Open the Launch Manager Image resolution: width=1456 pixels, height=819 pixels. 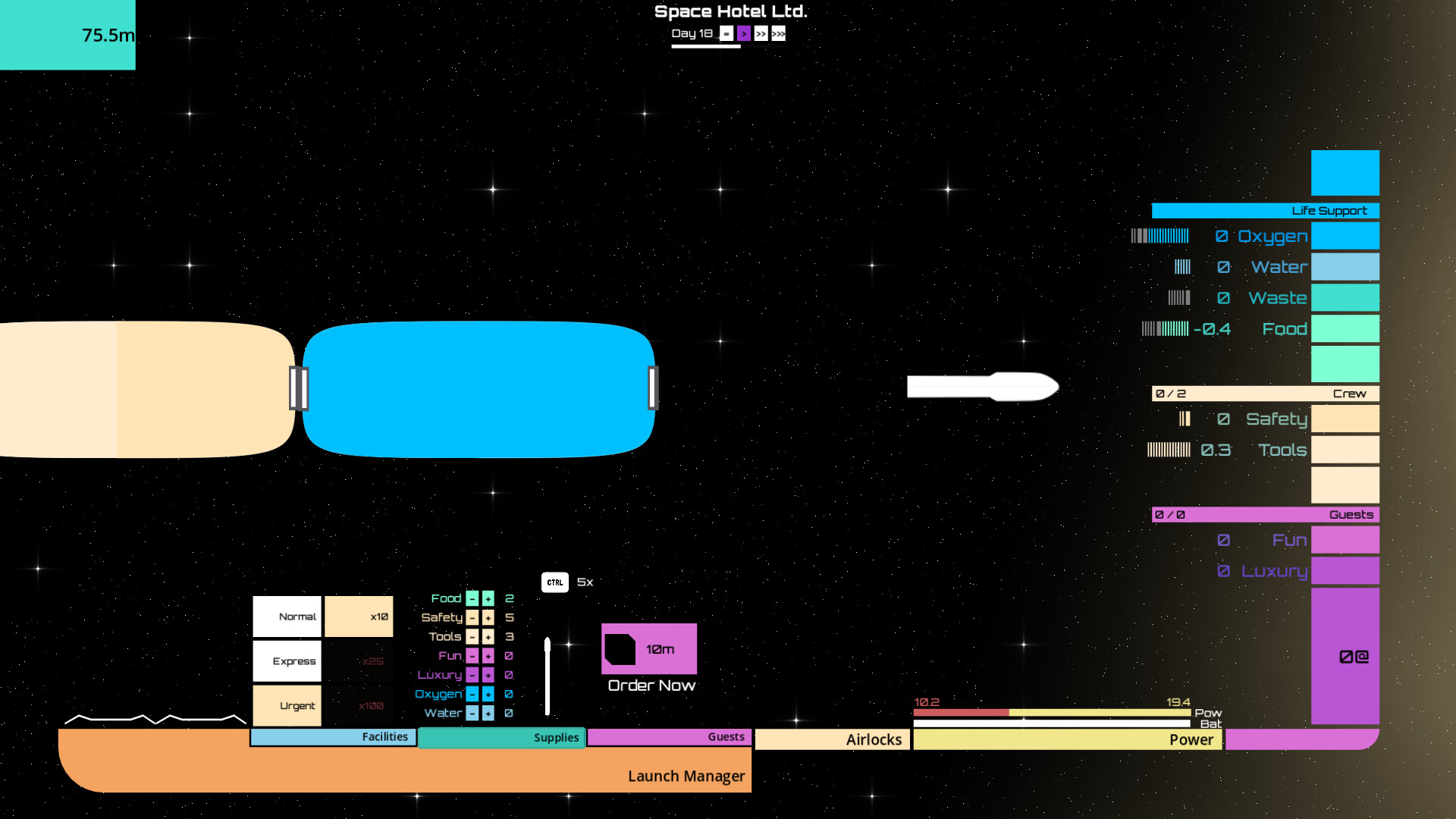tap(686, 776)
